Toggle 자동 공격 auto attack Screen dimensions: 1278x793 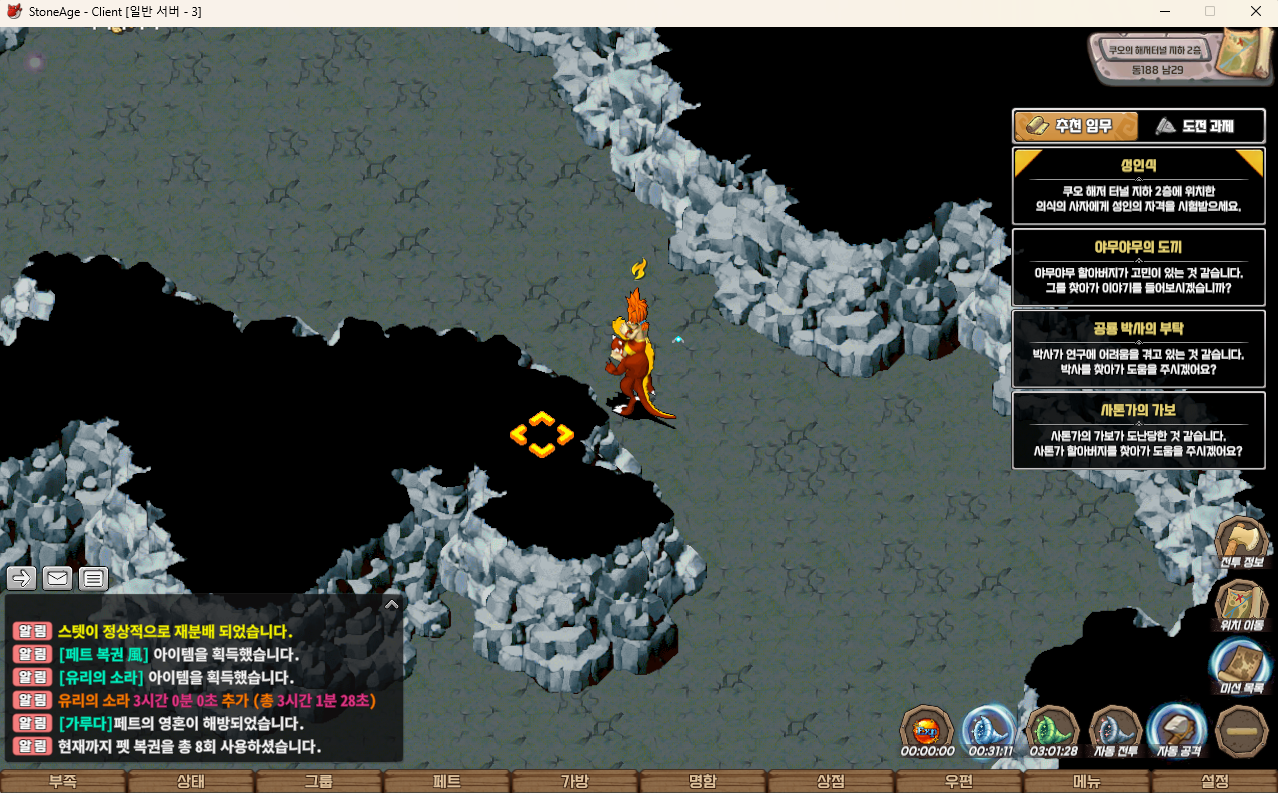[1177, 731]
